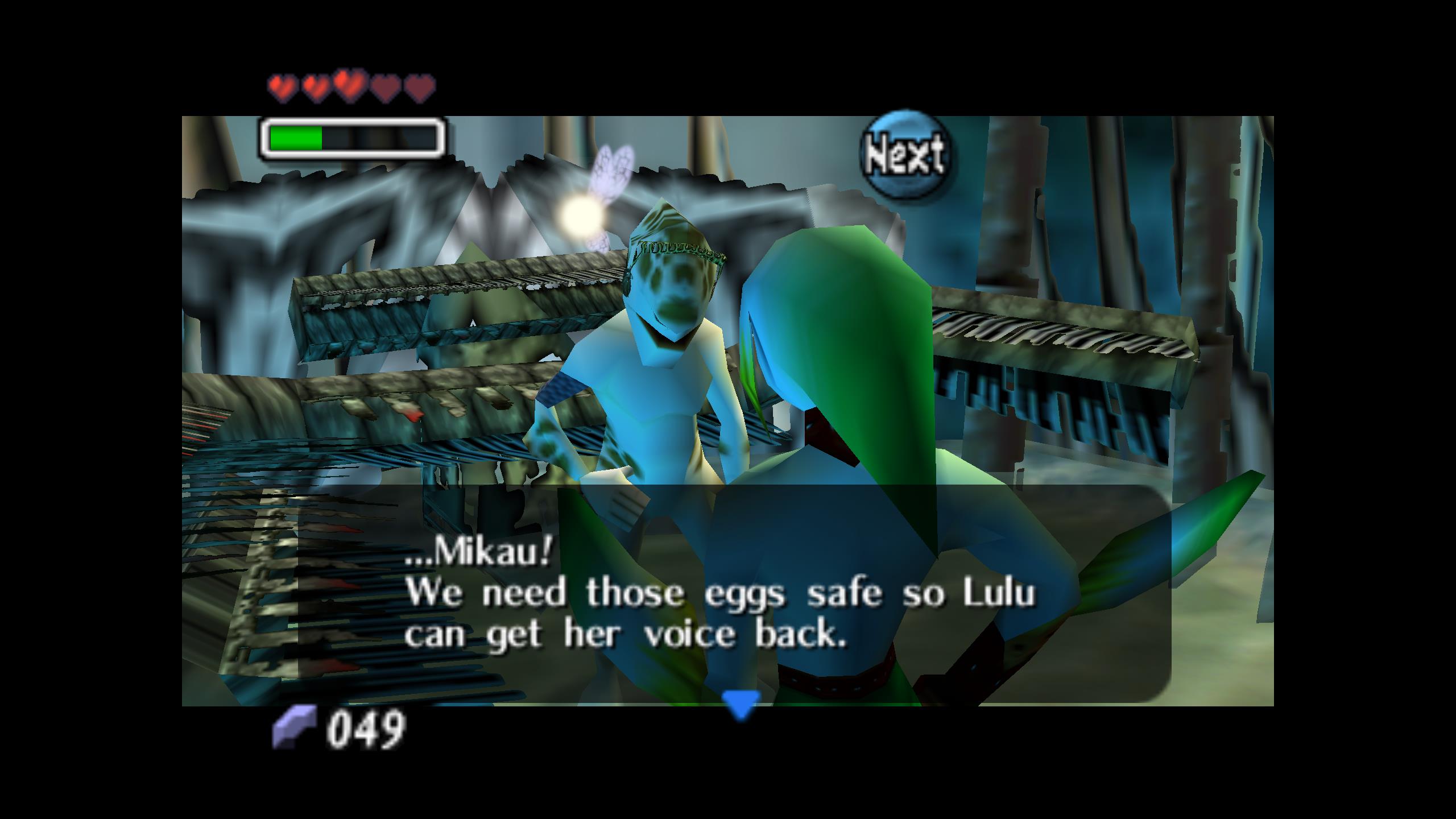The width and height of the screenshot is (1456, 819).
Task: Click the blue Next action button
Action: click(905, 154)
